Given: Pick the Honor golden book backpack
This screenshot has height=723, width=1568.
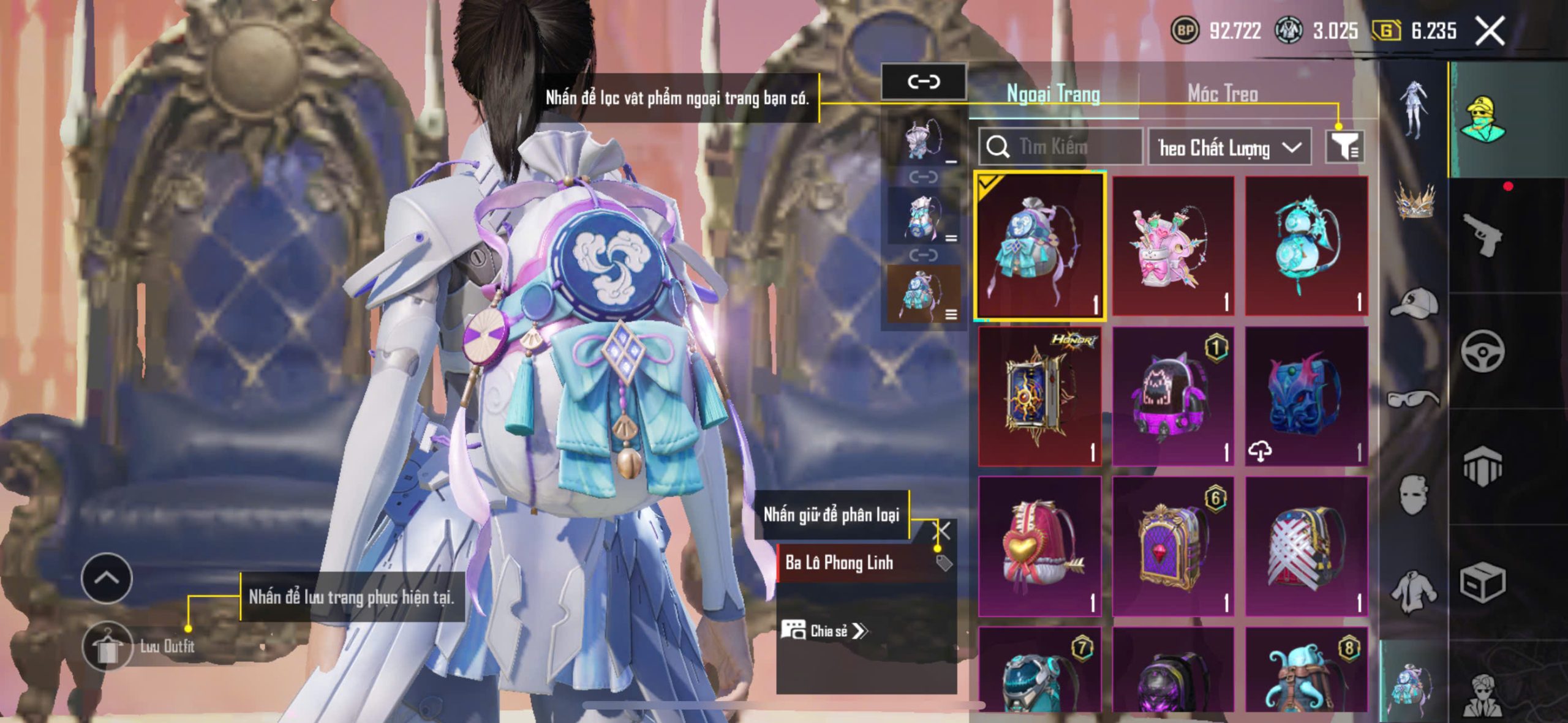Looking at the screenshot, I should [1039, 396].
